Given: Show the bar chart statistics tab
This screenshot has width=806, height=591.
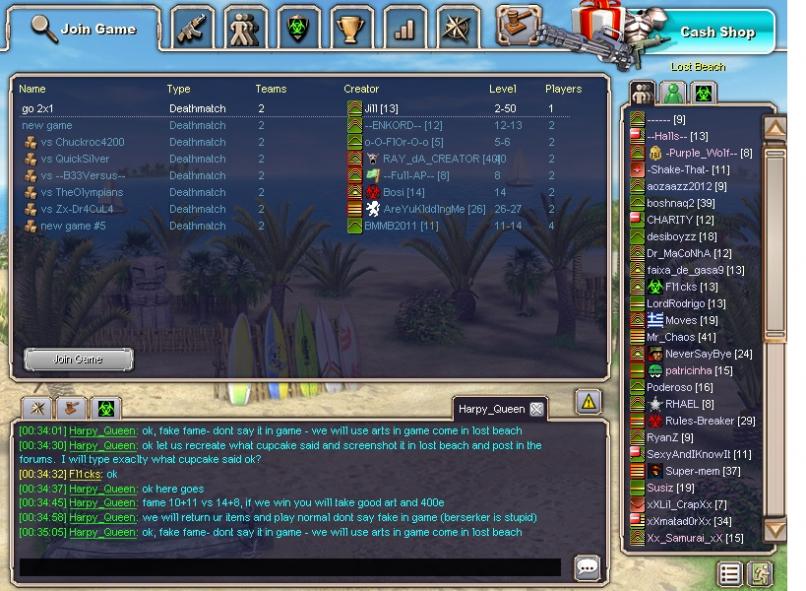Looking at the screenshot, I should [402, 28].
